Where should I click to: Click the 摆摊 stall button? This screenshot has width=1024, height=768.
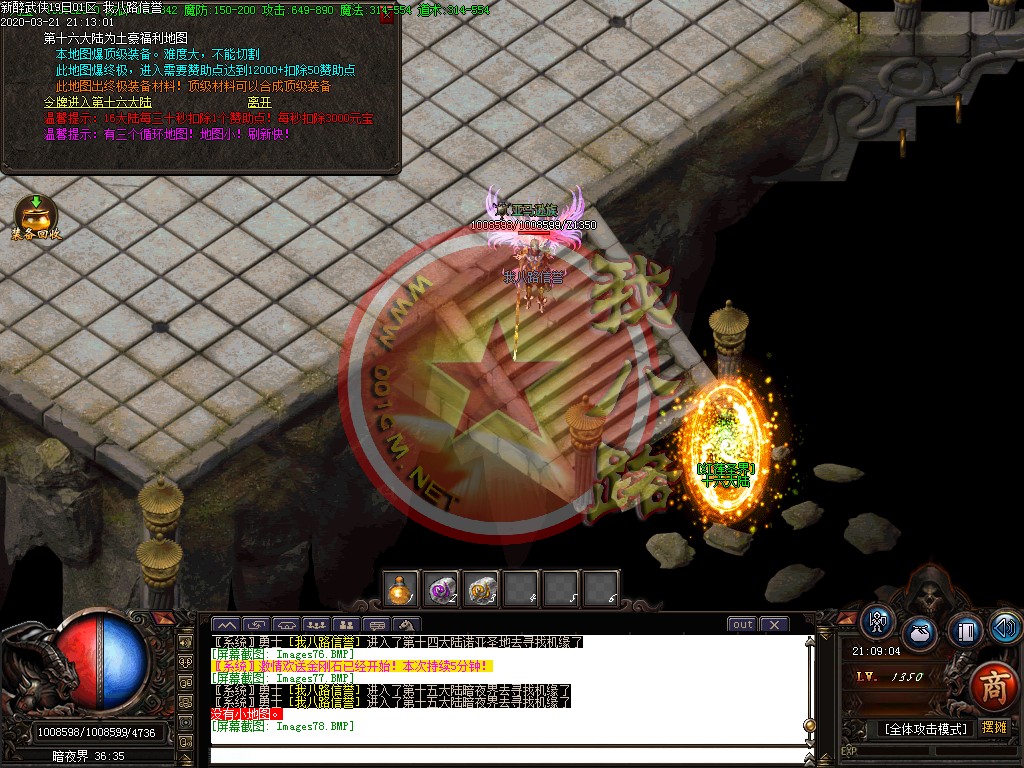(x=994, y=728)
